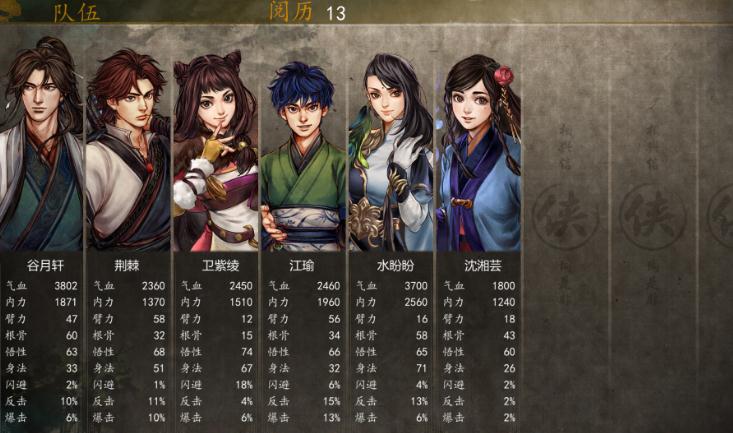Choose 荆棘's character card

pos(128,152)
